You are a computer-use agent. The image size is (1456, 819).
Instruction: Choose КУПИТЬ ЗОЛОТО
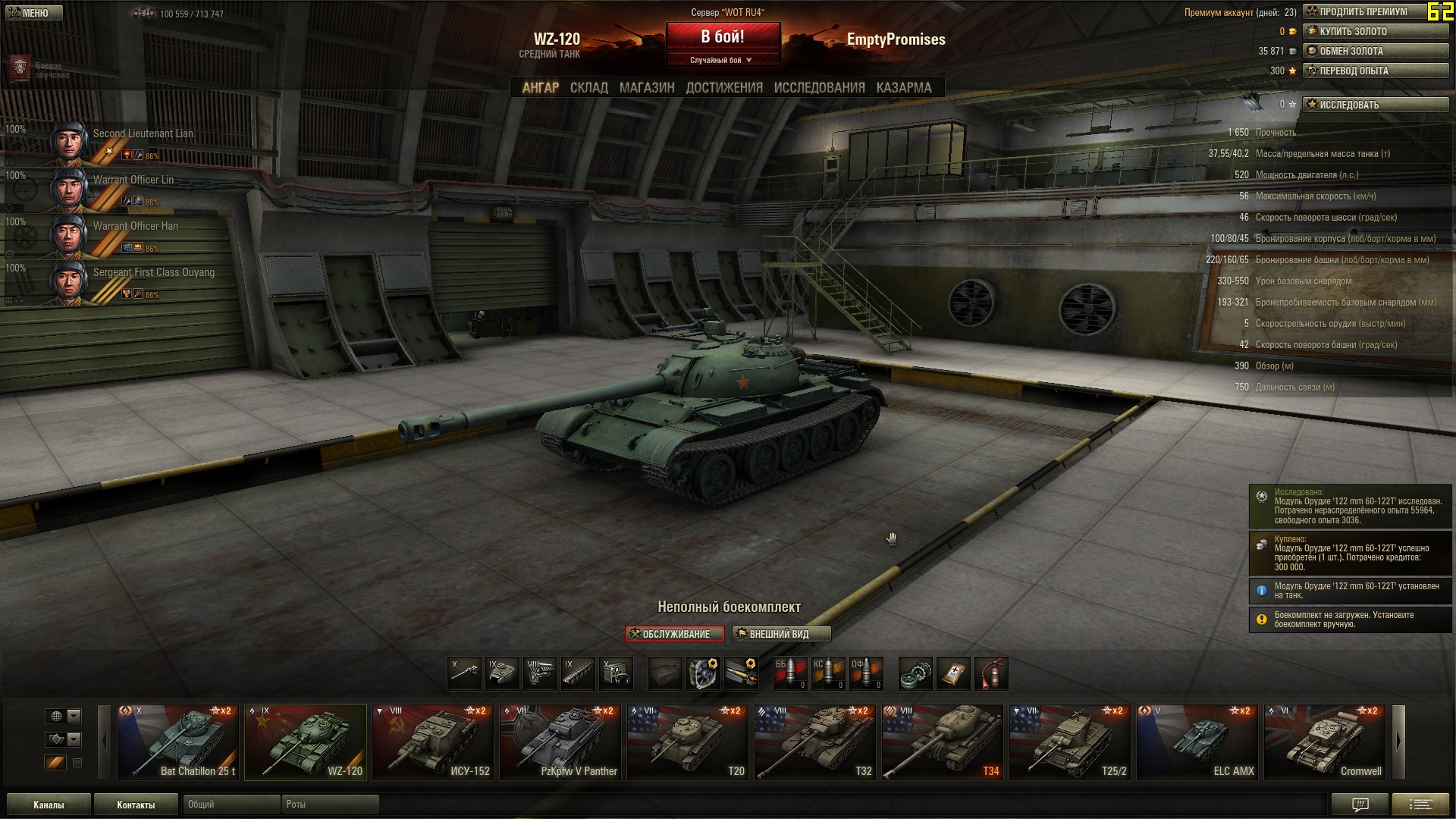pos(1375,31)
